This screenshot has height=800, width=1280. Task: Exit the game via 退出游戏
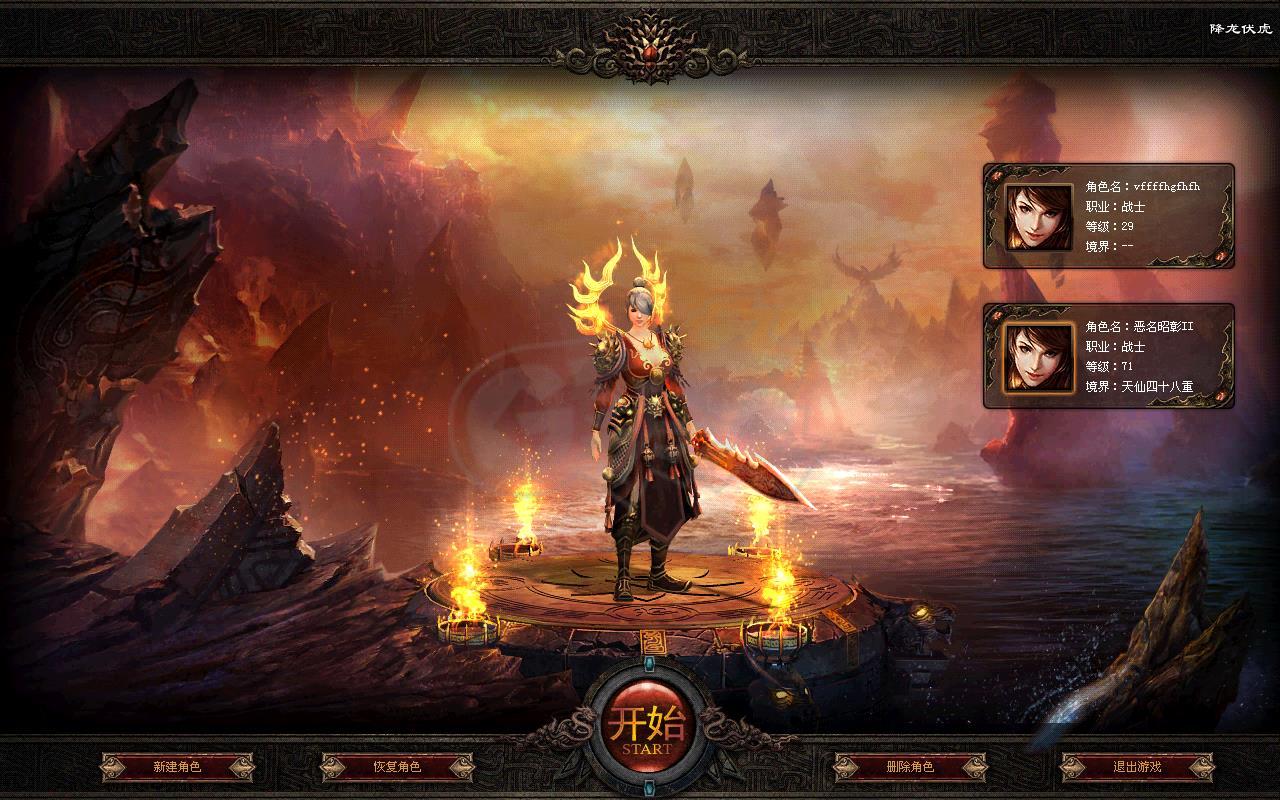pos(1137,767)
